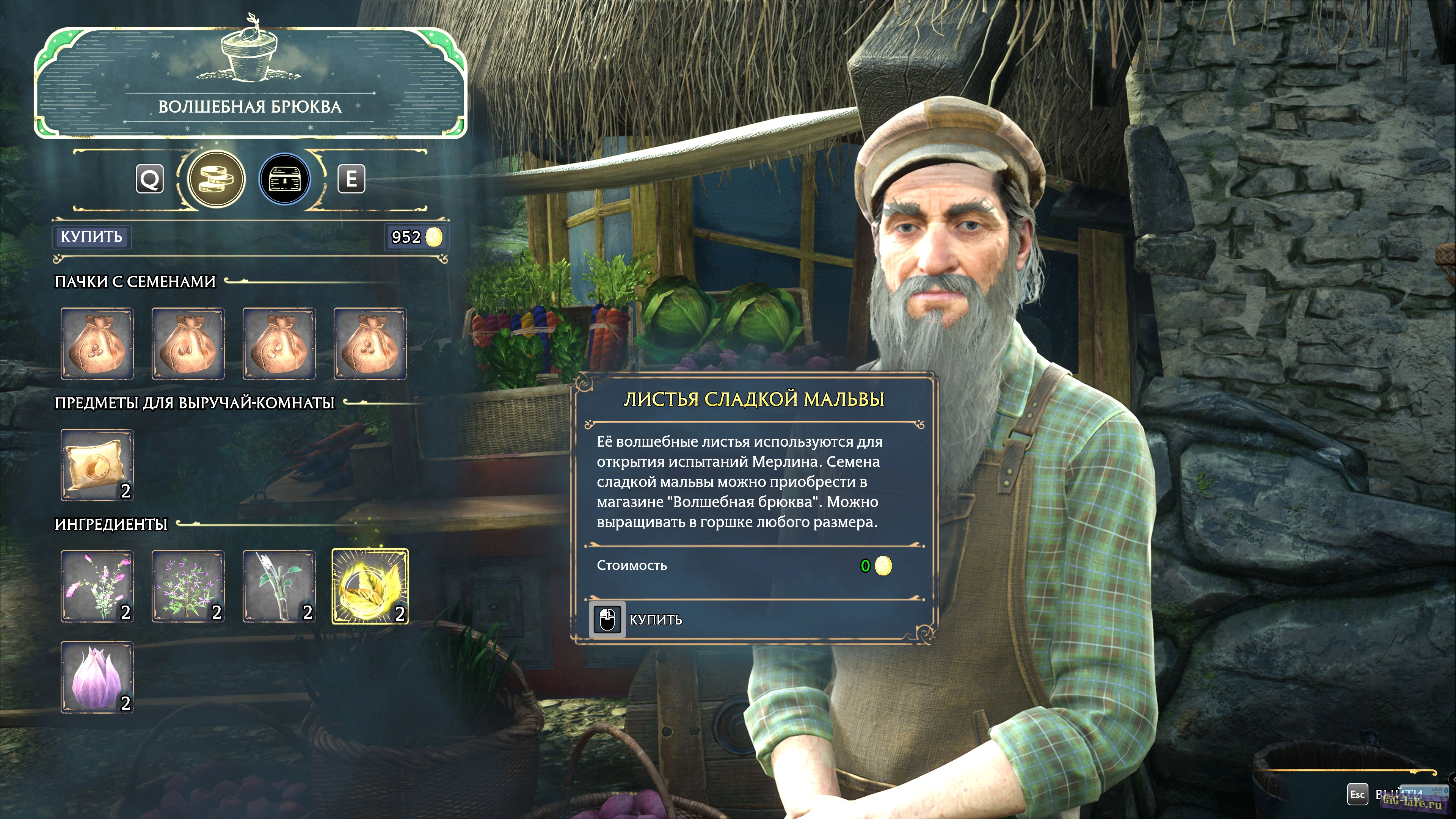Select the green stem ingredient slot
This screenshot has height=819, width=1456.
pos(279,586)
